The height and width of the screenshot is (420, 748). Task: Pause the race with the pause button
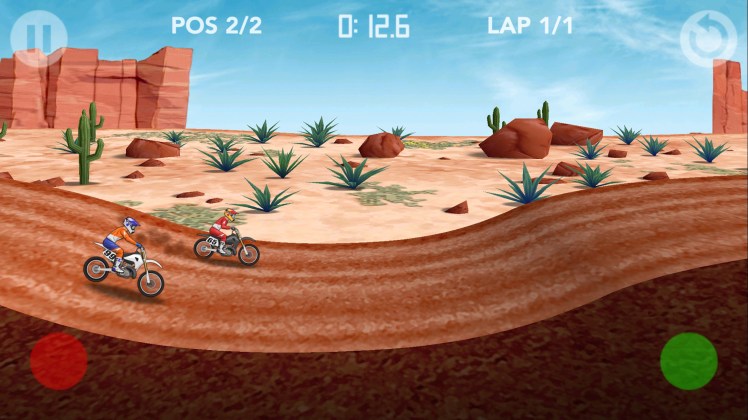point(39,38)
